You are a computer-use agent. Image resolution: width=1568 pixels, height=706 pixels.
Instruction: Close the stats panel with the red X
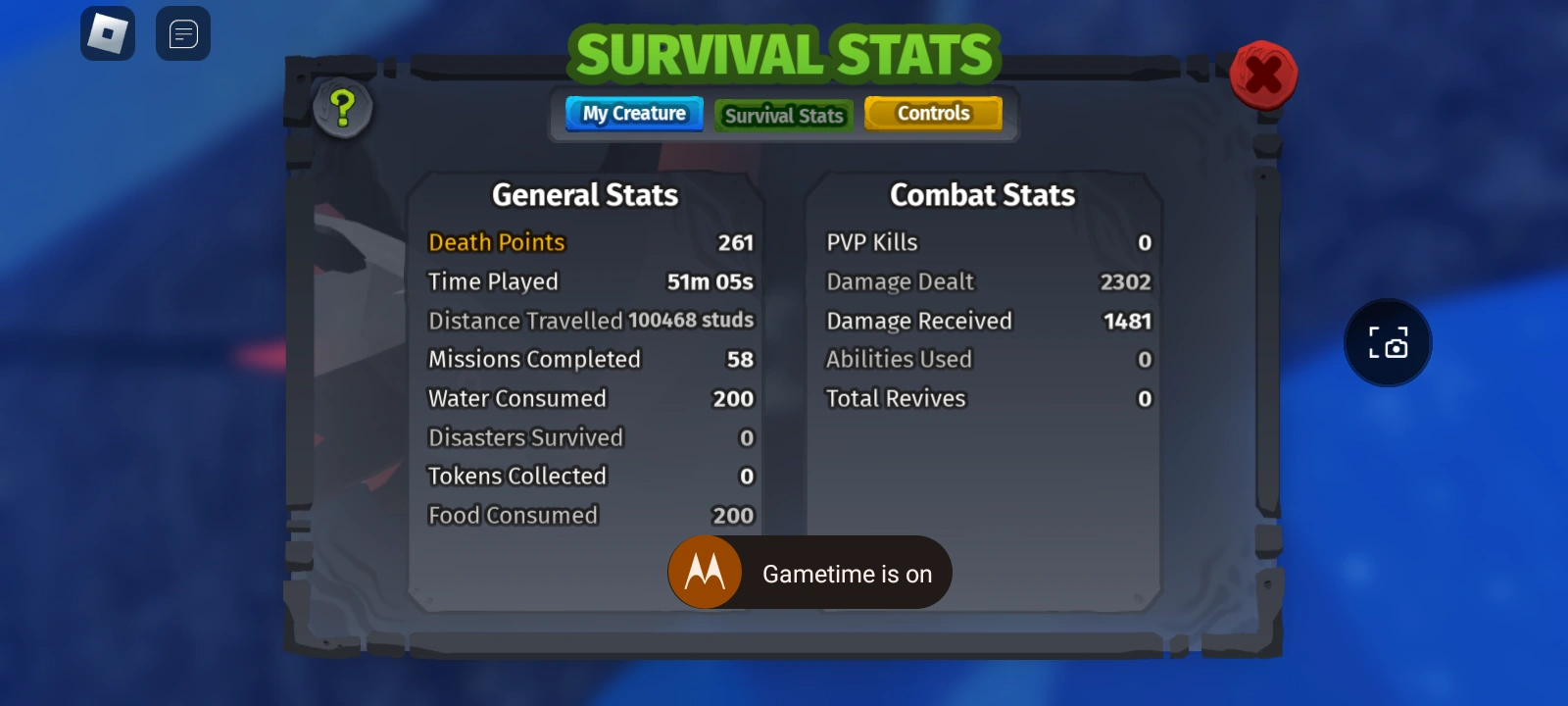(x=1264, y=73)
